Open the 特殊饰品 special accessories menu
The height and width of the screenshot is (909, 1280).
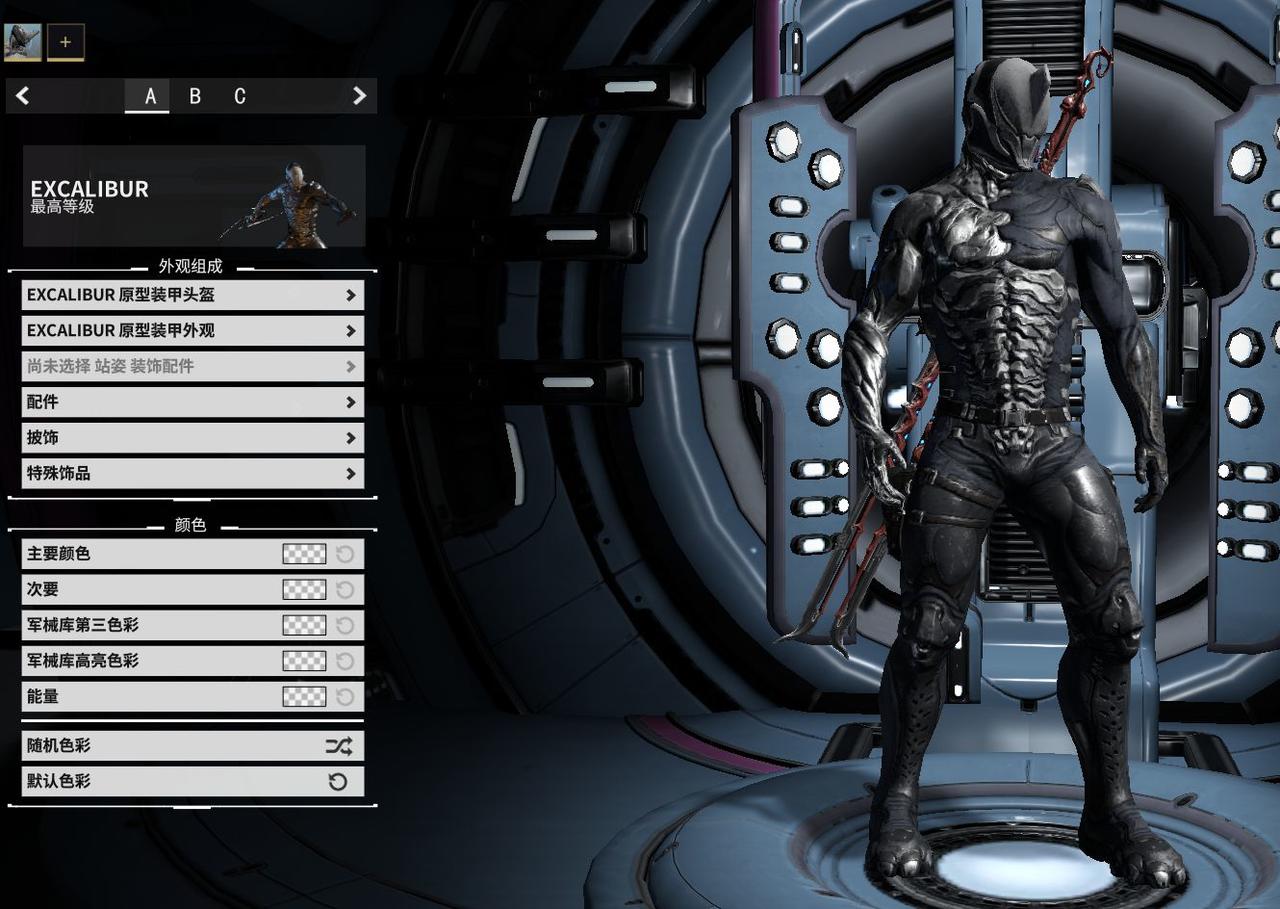coord(192,473)
